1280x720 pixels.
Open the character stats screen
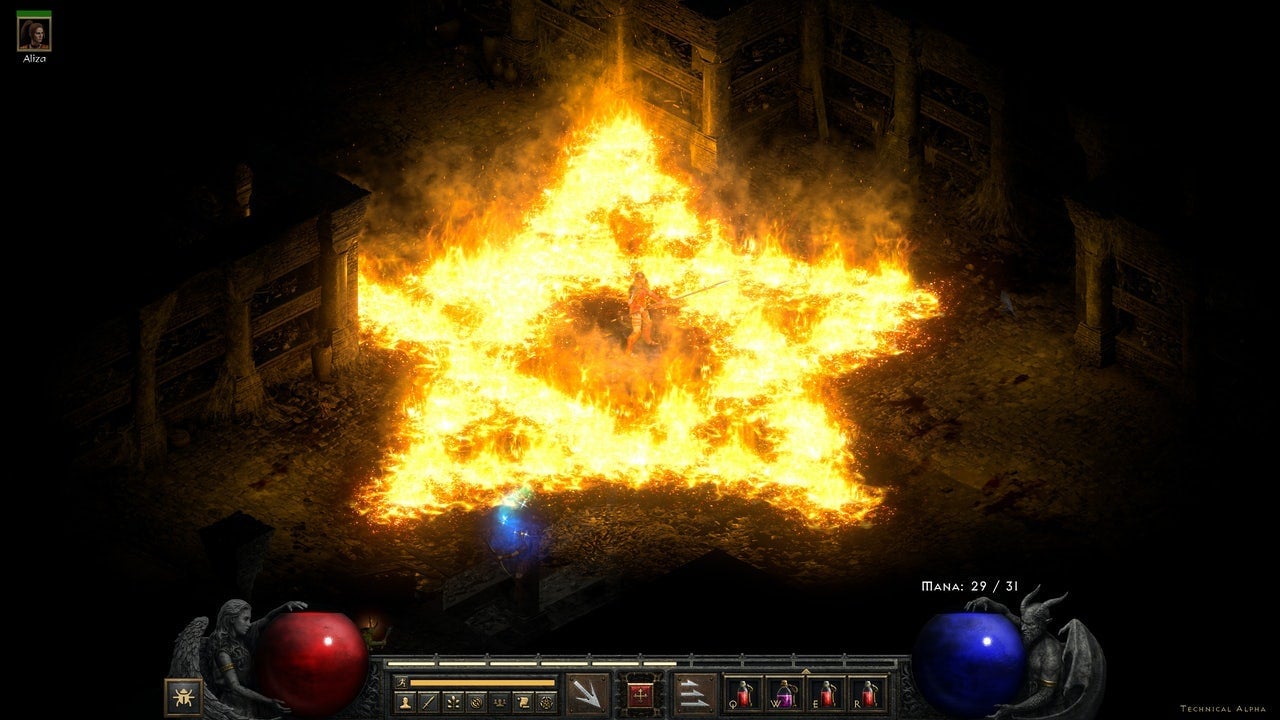pos(404,700)
